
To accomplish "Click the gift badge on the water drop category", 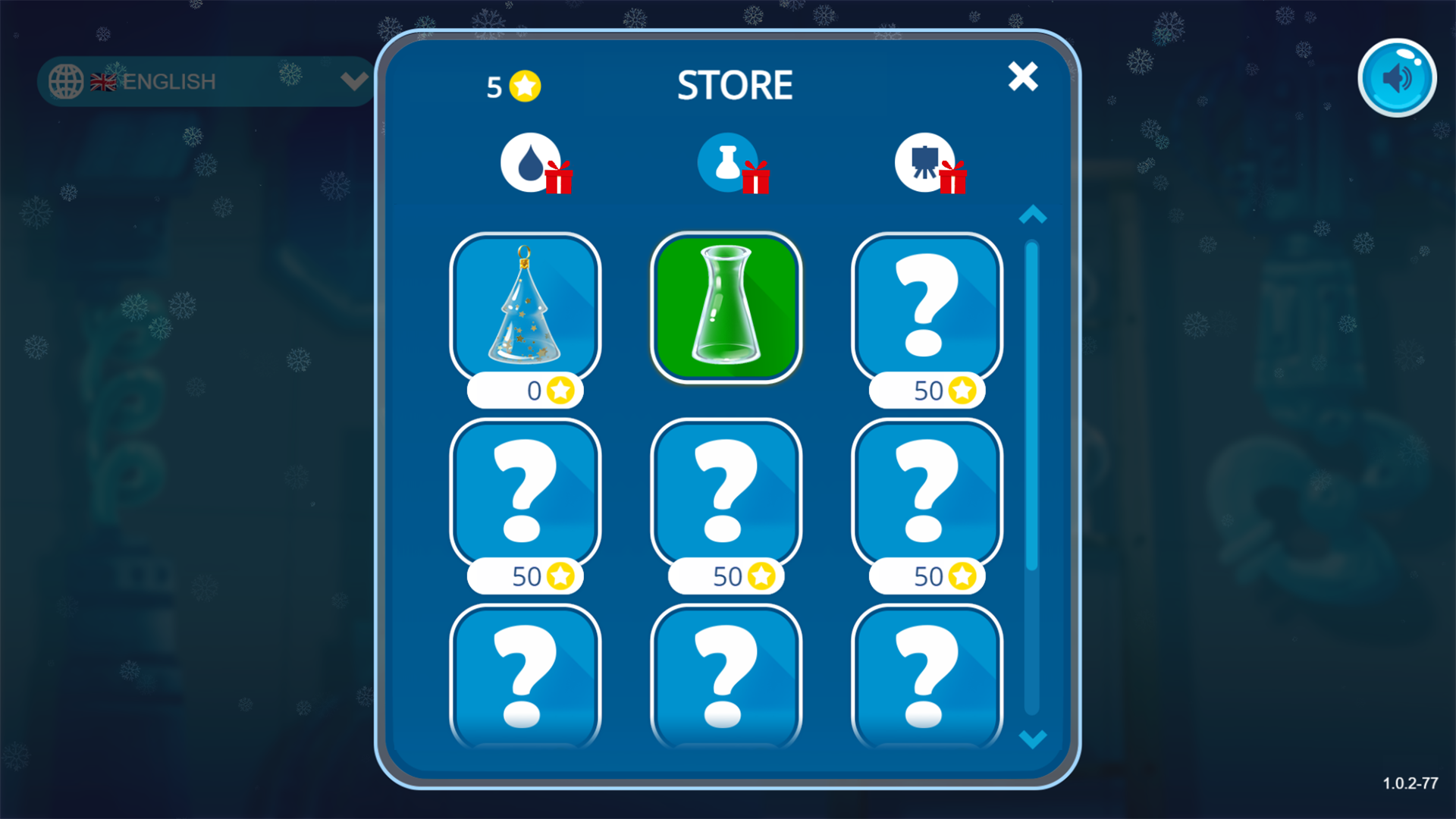I will 559,180.
